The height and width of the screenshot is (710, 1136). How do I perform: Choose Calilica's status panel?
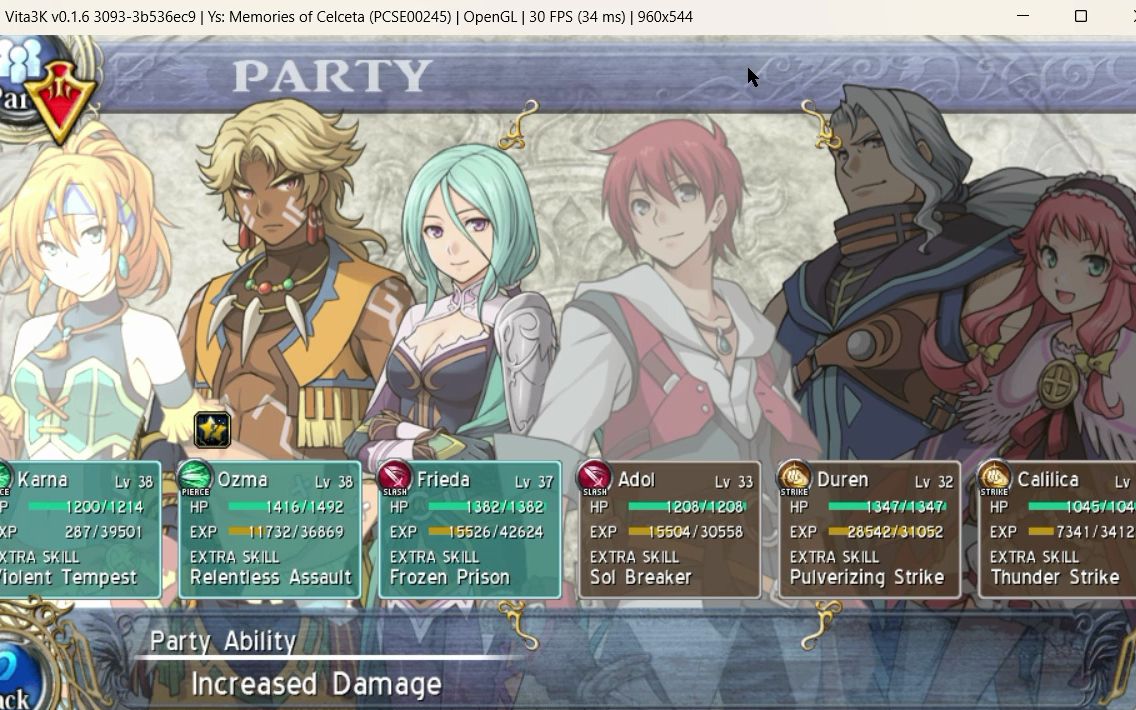click(x=1057, y=529)
